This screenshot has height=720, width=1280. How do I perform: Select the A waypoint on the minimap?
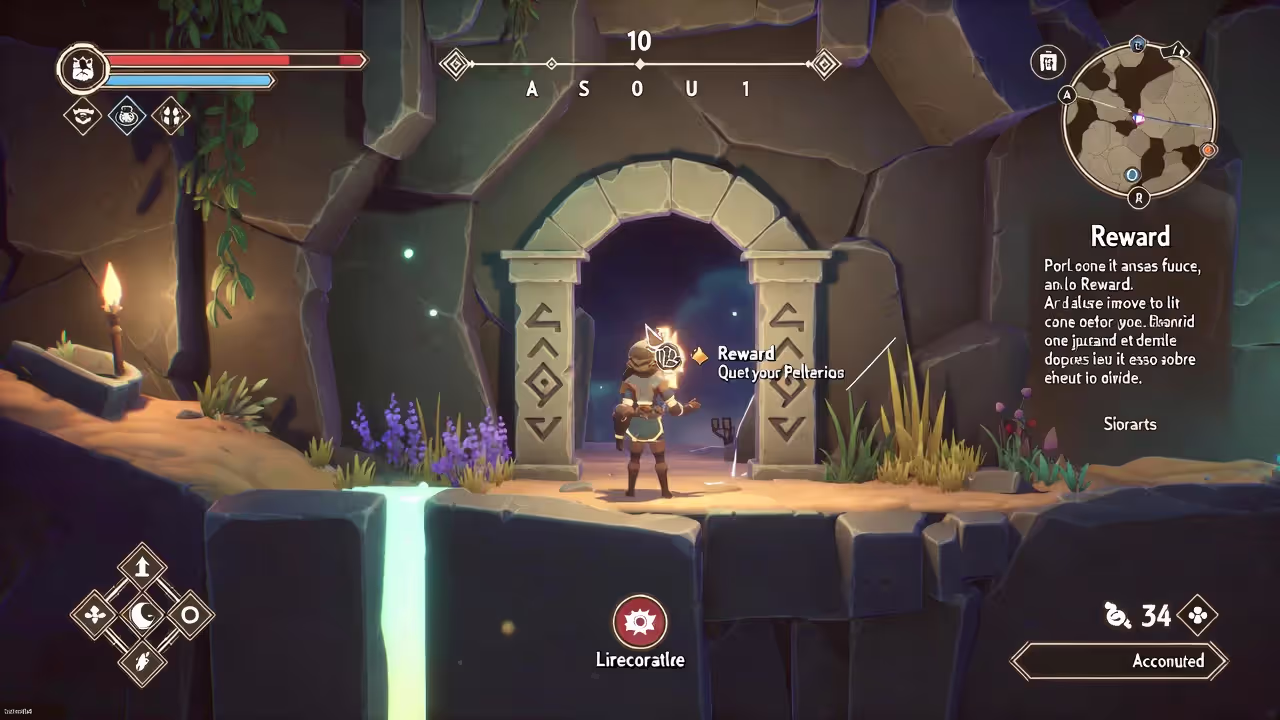tap(1067, 96)
